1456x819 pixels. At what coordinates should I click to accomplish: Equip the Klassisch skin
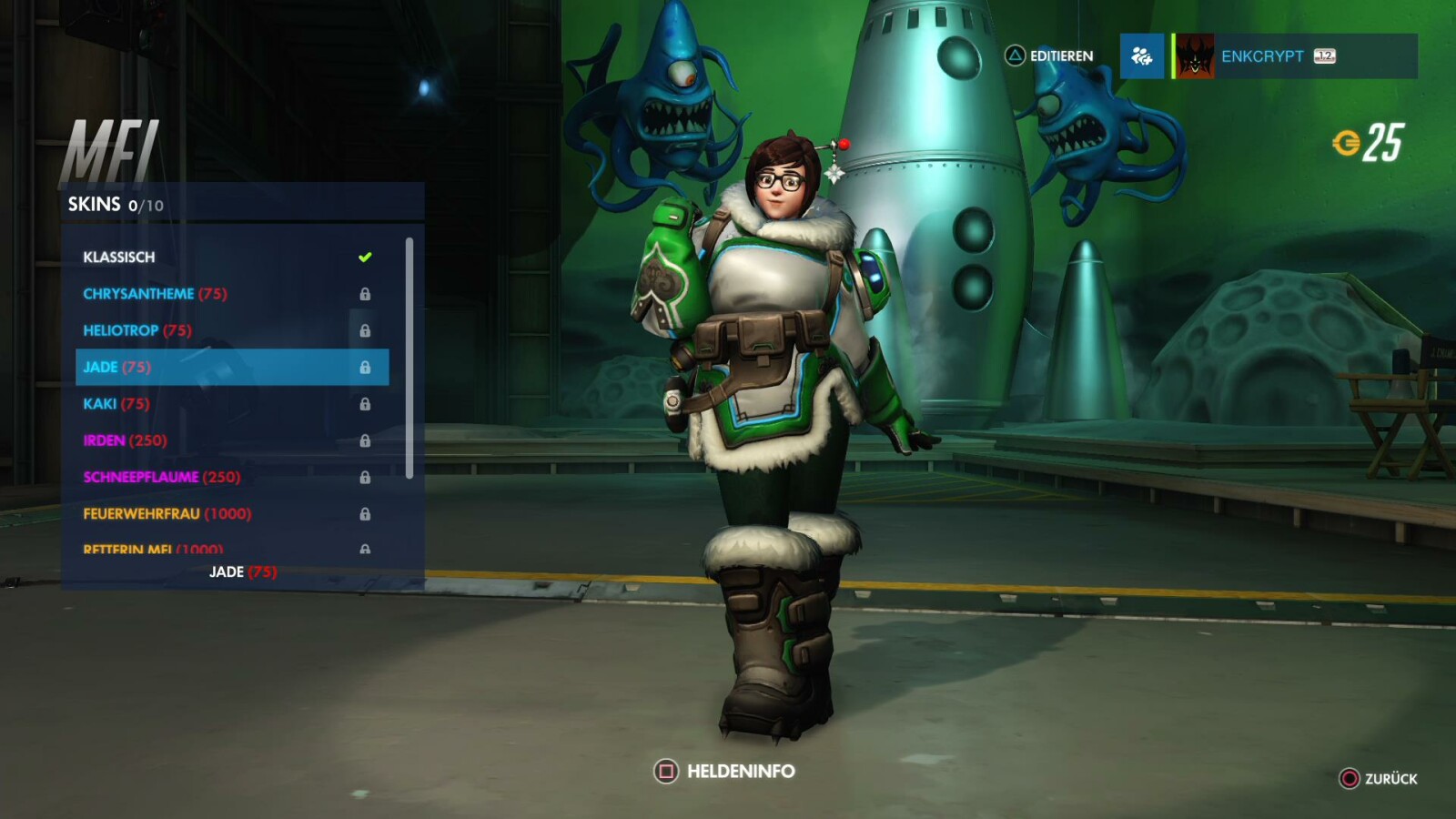tap(118, 257)
